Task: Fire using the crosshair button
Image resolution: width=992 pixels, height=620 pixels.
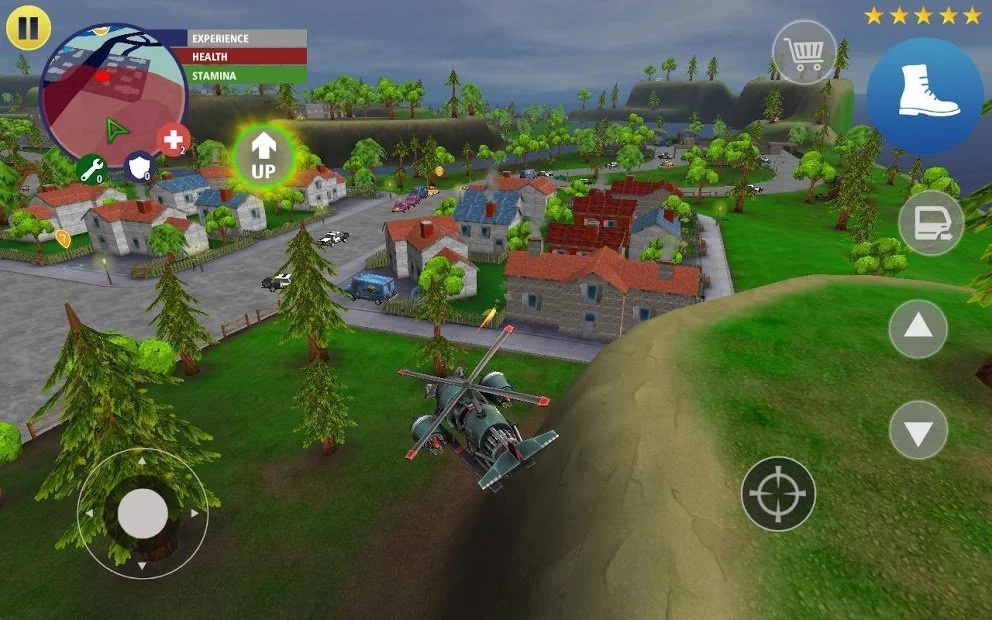Action: point(778,494)
